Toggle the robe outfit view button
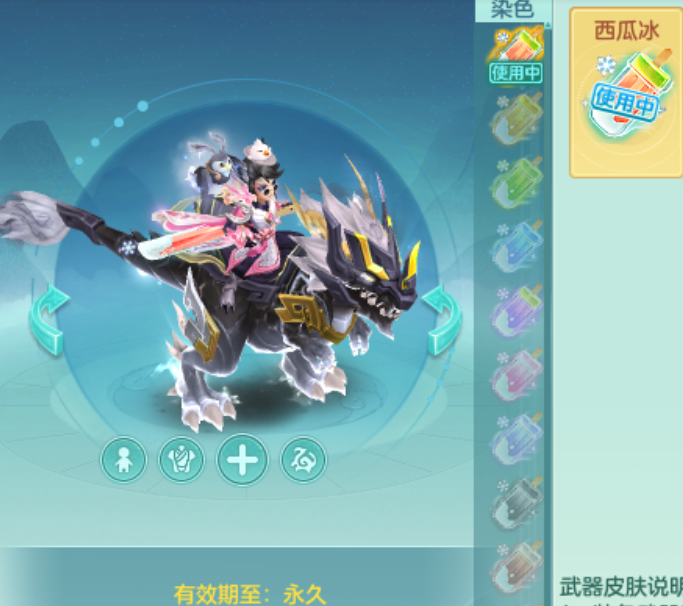 pos(182,461)
